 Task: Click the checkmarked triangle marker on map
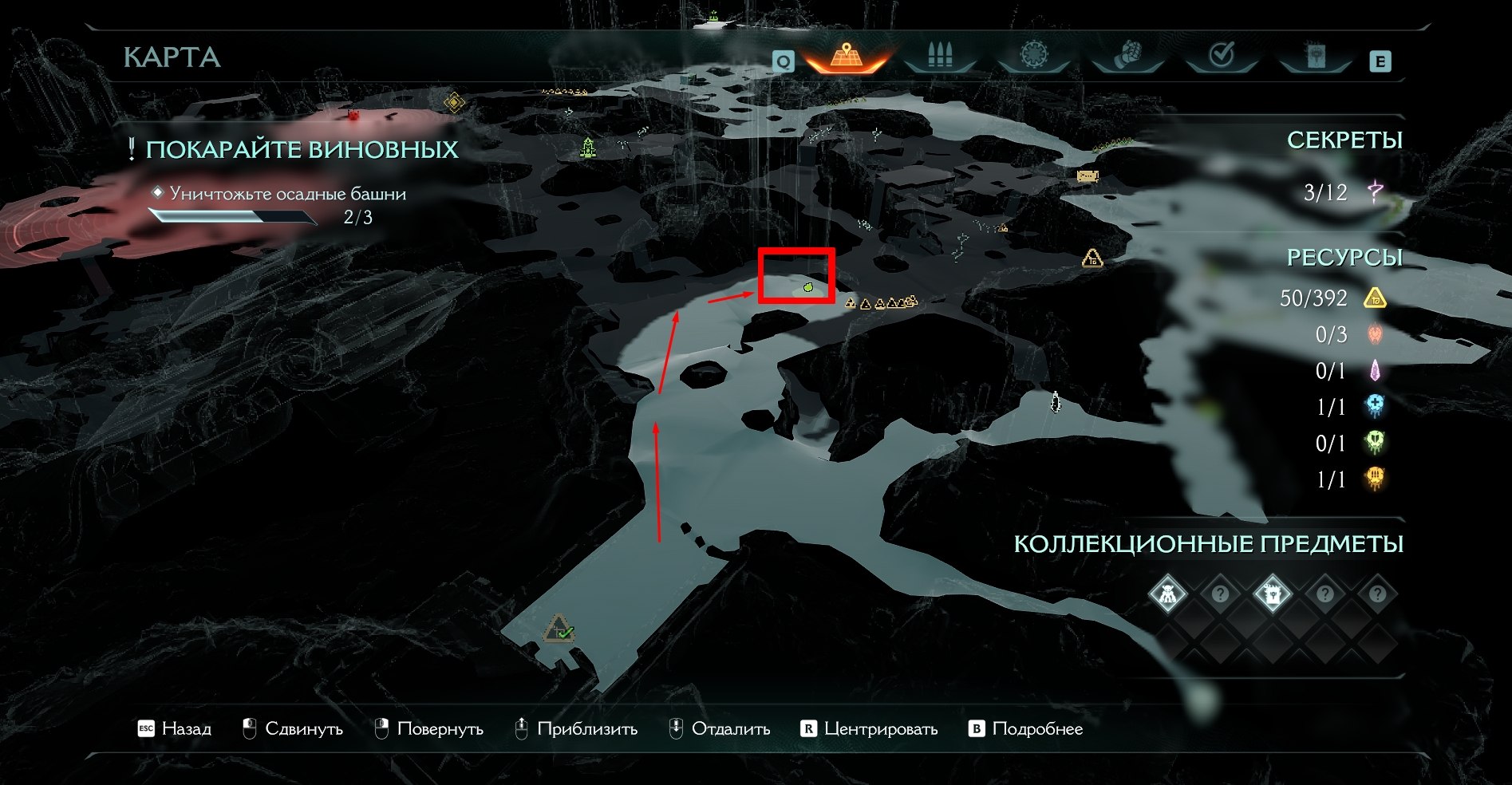coord(560,629)
